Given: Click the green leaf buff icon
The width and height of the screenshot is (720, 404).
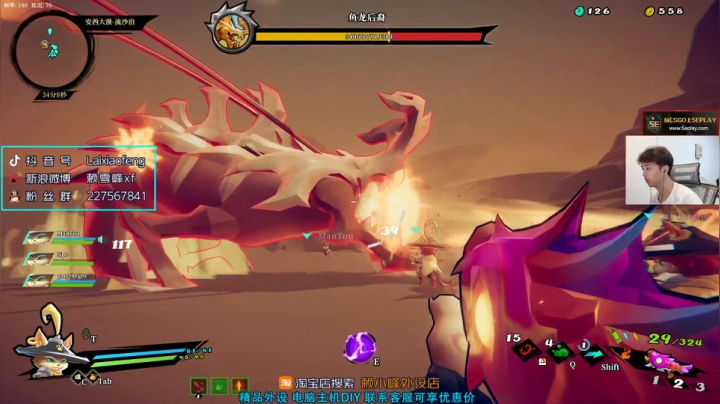Looking at the screenshot, I should pyautogui.click(x=219, y=385).
